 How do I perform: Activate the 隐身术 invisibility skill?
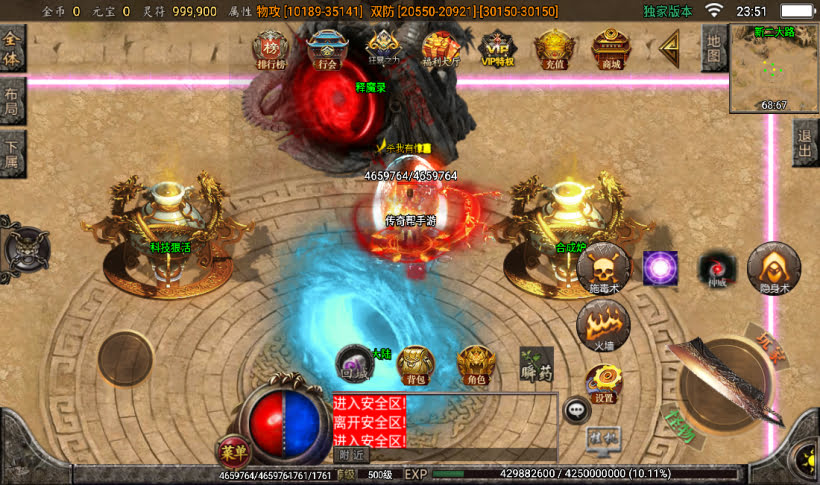pyautogui.click(x=773, y=268)
